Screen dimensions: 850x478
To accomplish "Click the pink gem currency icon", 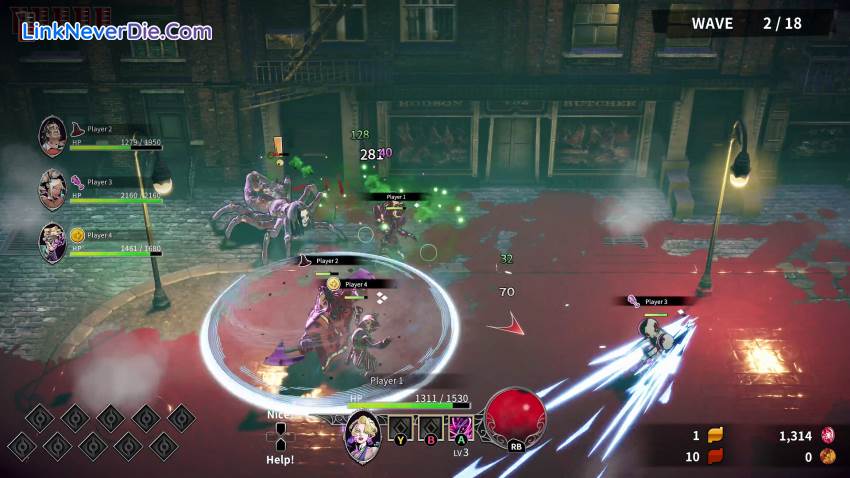I will [x=827, y=435].
